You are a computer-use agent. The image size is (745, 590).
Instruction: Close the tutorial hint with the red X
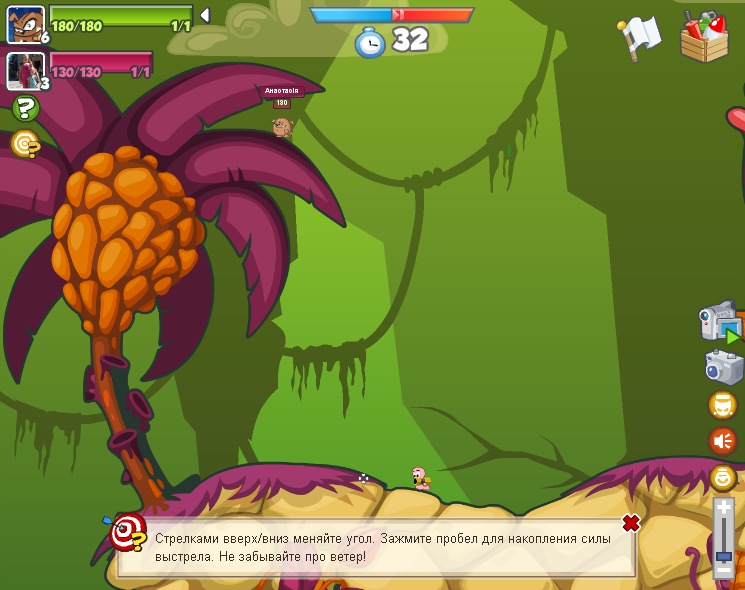[631, 523]
